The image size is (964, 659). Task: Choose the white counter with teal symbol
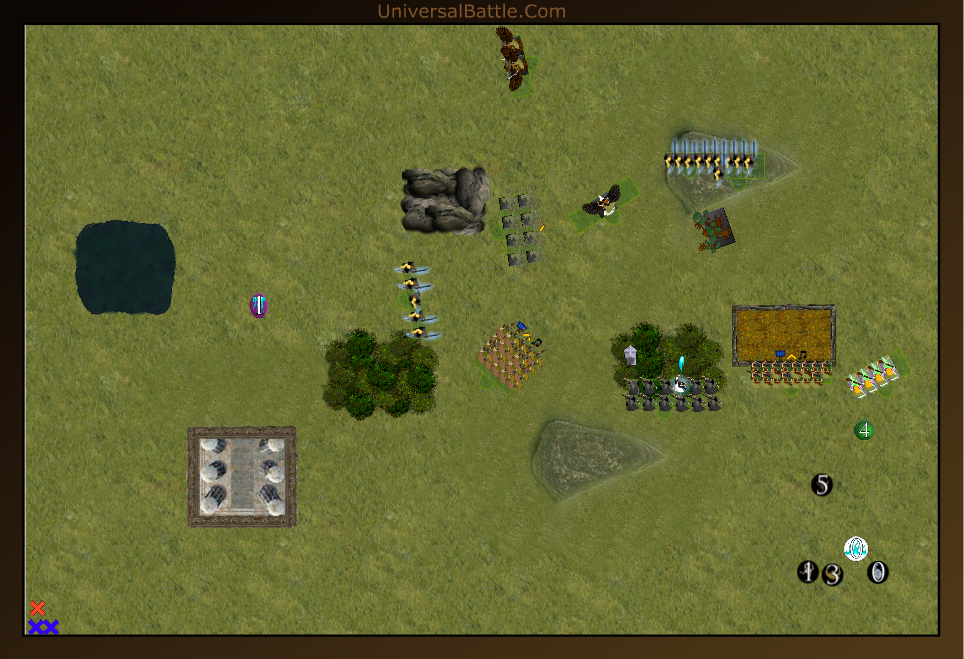856,548
